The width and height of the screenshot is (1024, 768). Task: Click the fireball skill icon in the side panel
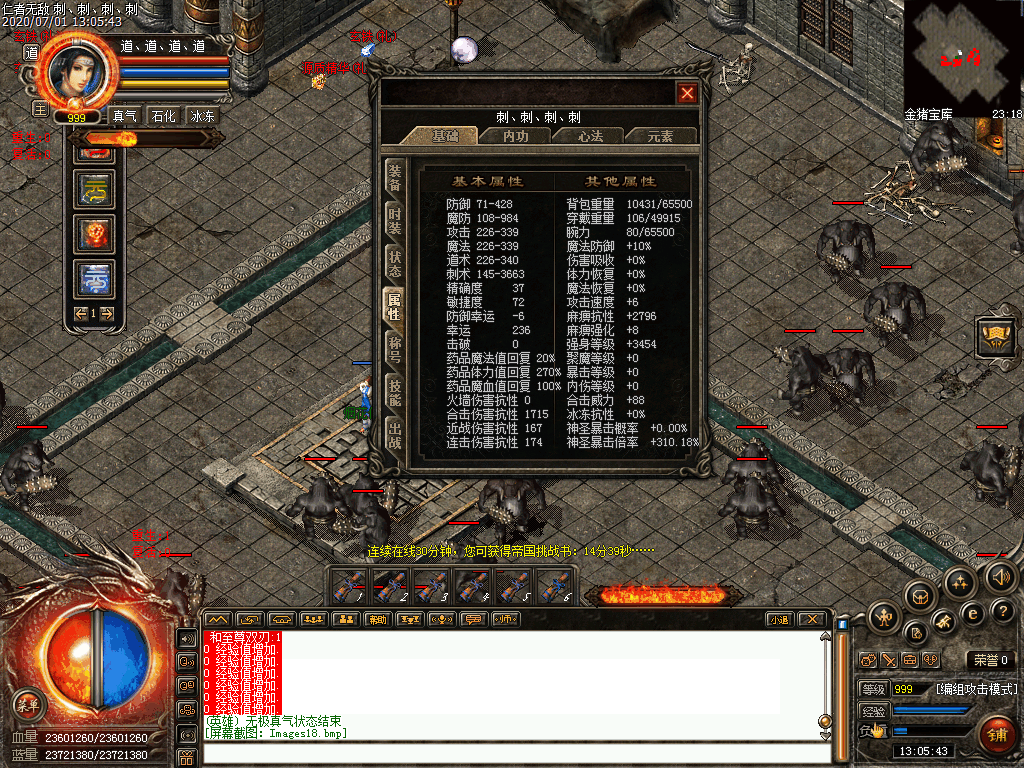click(x=95, y=235)
